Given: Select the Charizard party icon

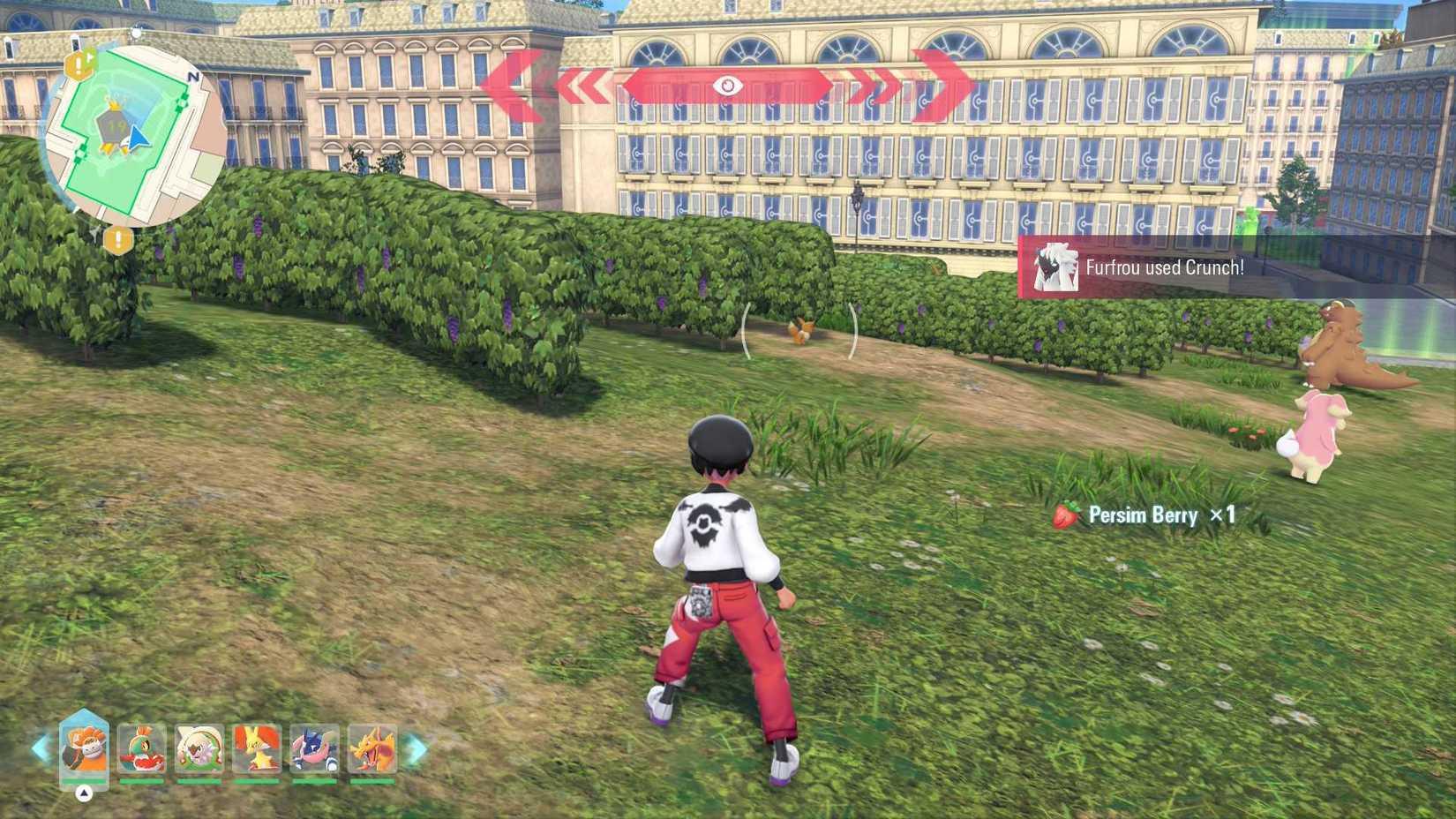Looking at the screenshot, I should [x=373, y=749].
